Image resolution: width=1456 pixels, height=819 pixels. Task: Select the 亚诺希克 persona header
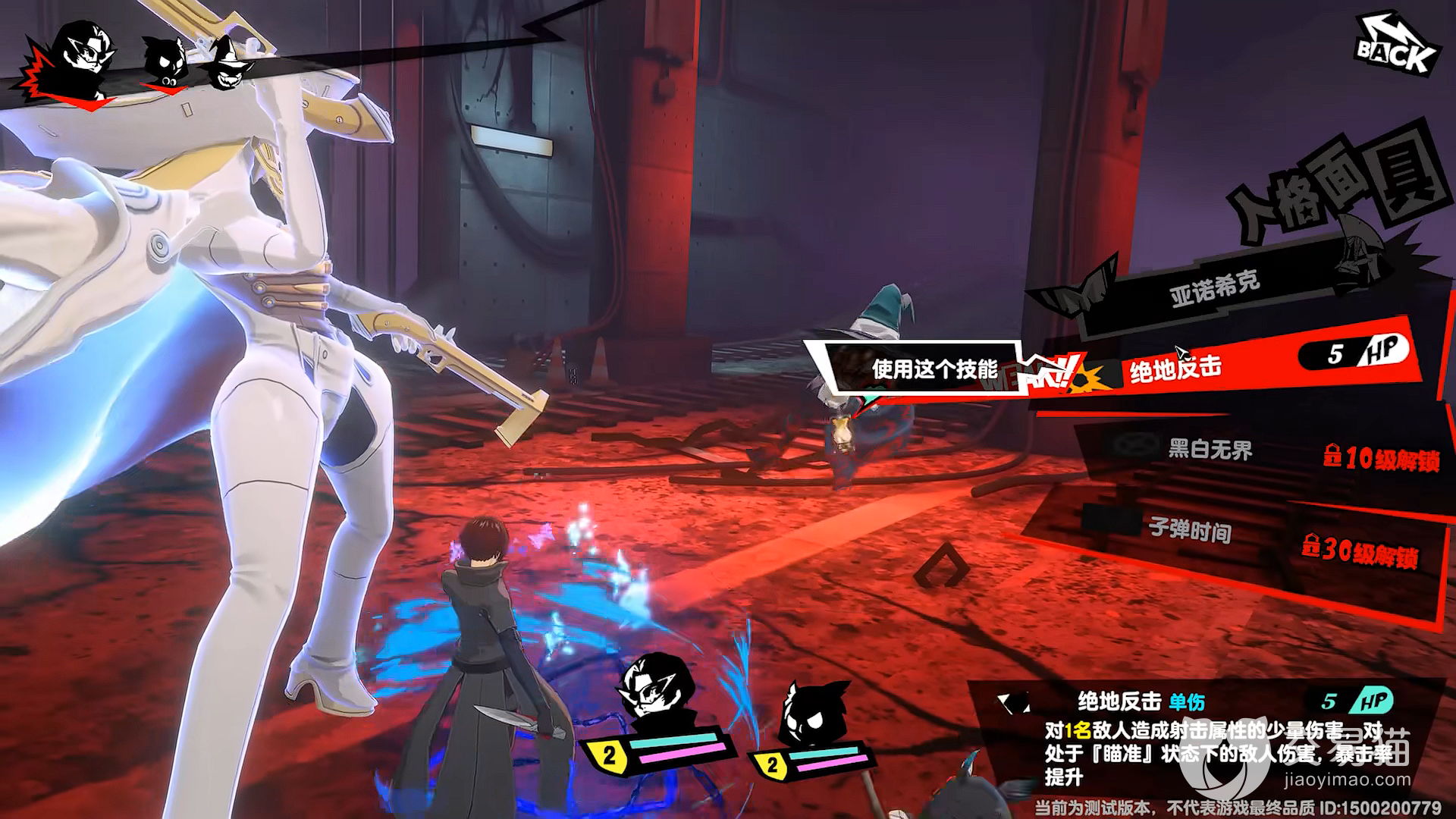point(1215,288)
